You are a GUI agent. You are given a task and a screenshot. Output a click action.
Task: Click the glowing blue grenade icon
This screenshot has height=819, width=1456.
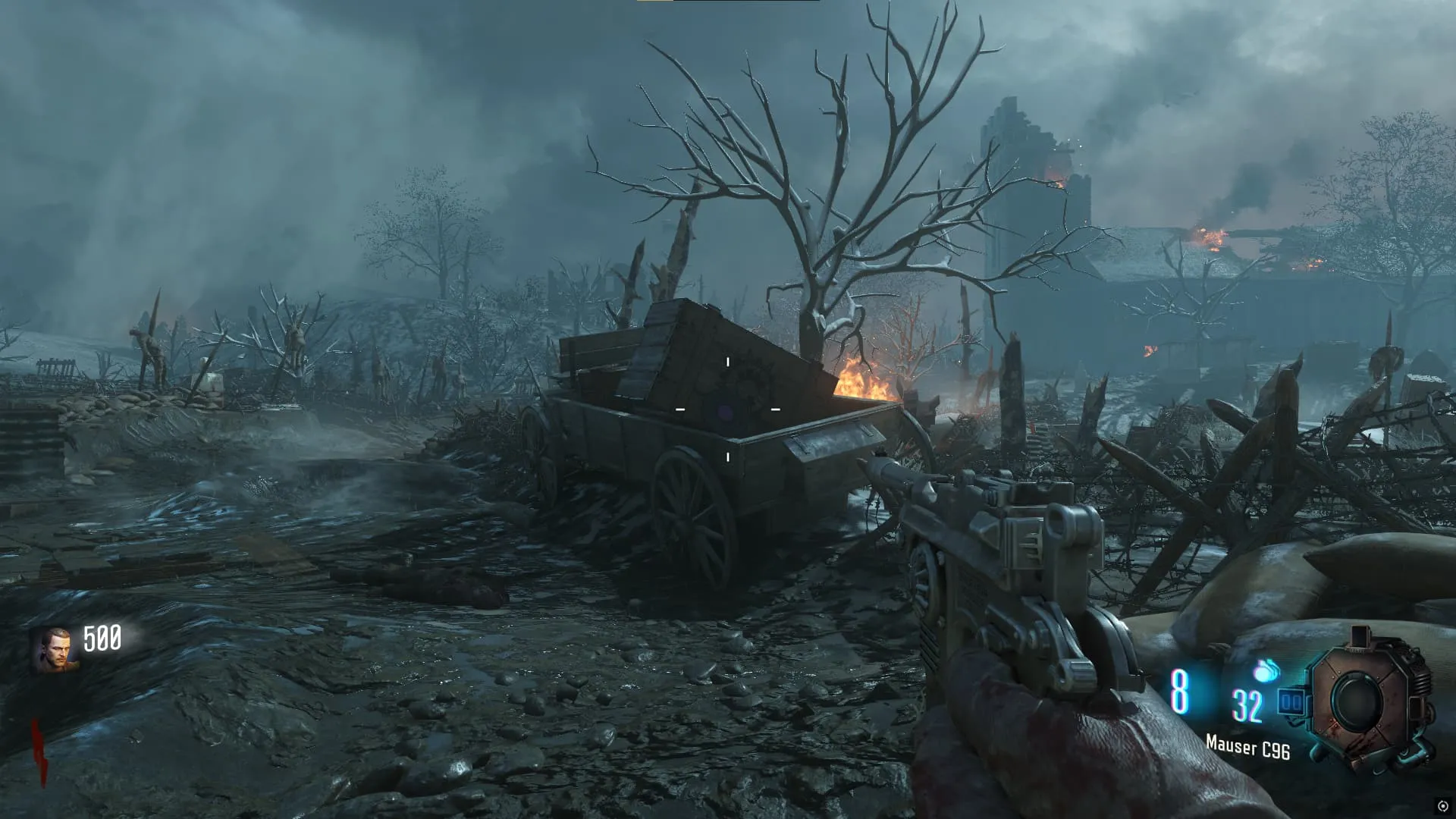(1265, 670)
